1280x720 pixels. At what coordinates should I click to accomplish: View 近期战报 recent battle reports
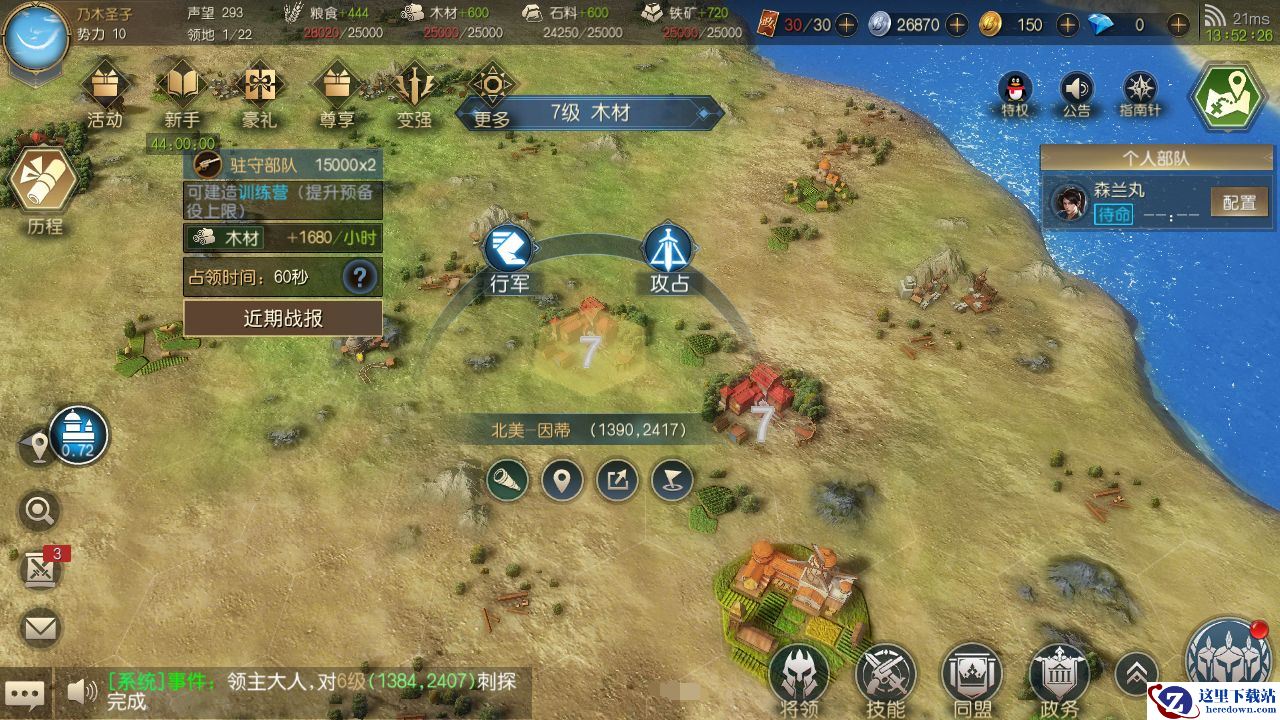tap(283, 319)
